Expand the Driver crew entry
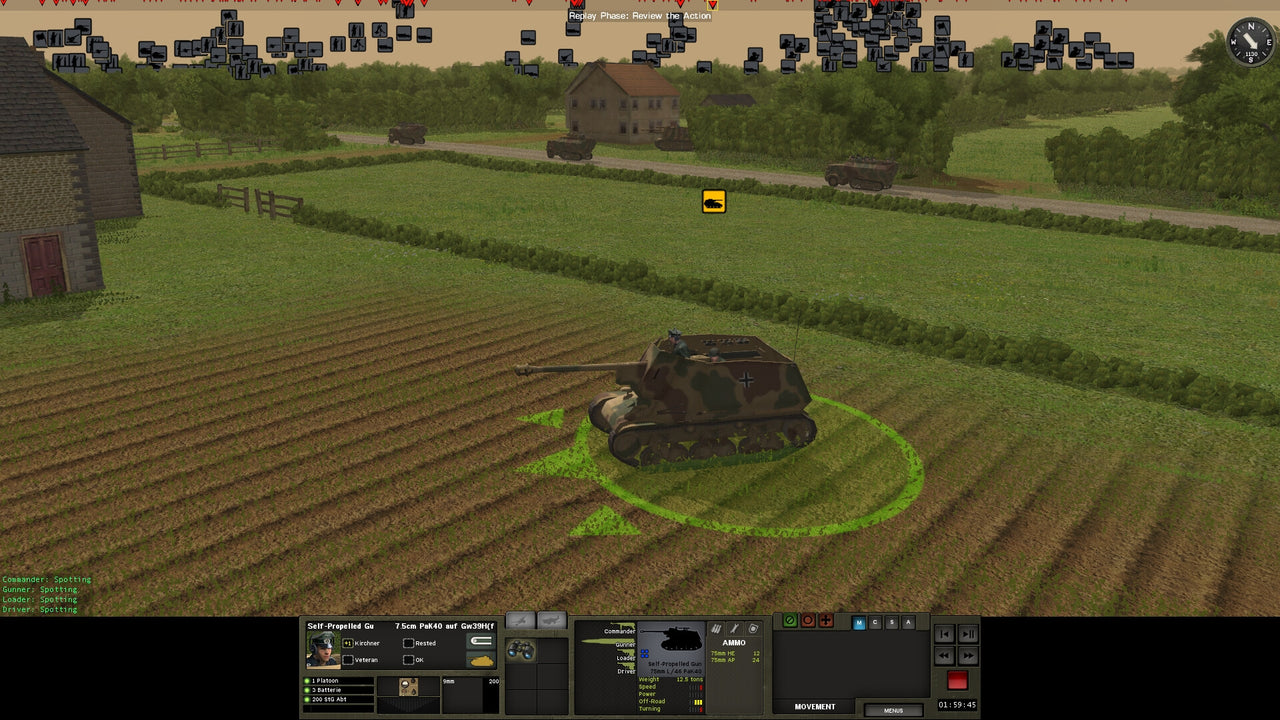1280x720 pixels. click(x=626, y=671)
